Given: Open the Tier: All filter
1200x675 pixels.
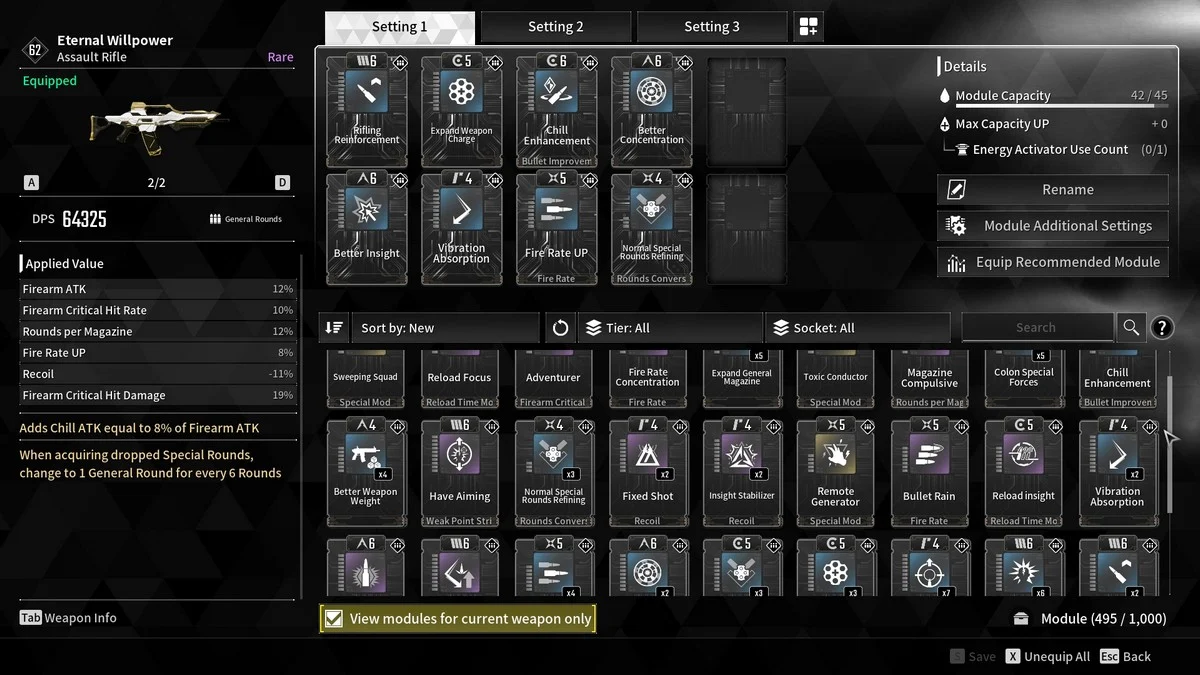Looking at the screenshot, I should pos(670,328).
